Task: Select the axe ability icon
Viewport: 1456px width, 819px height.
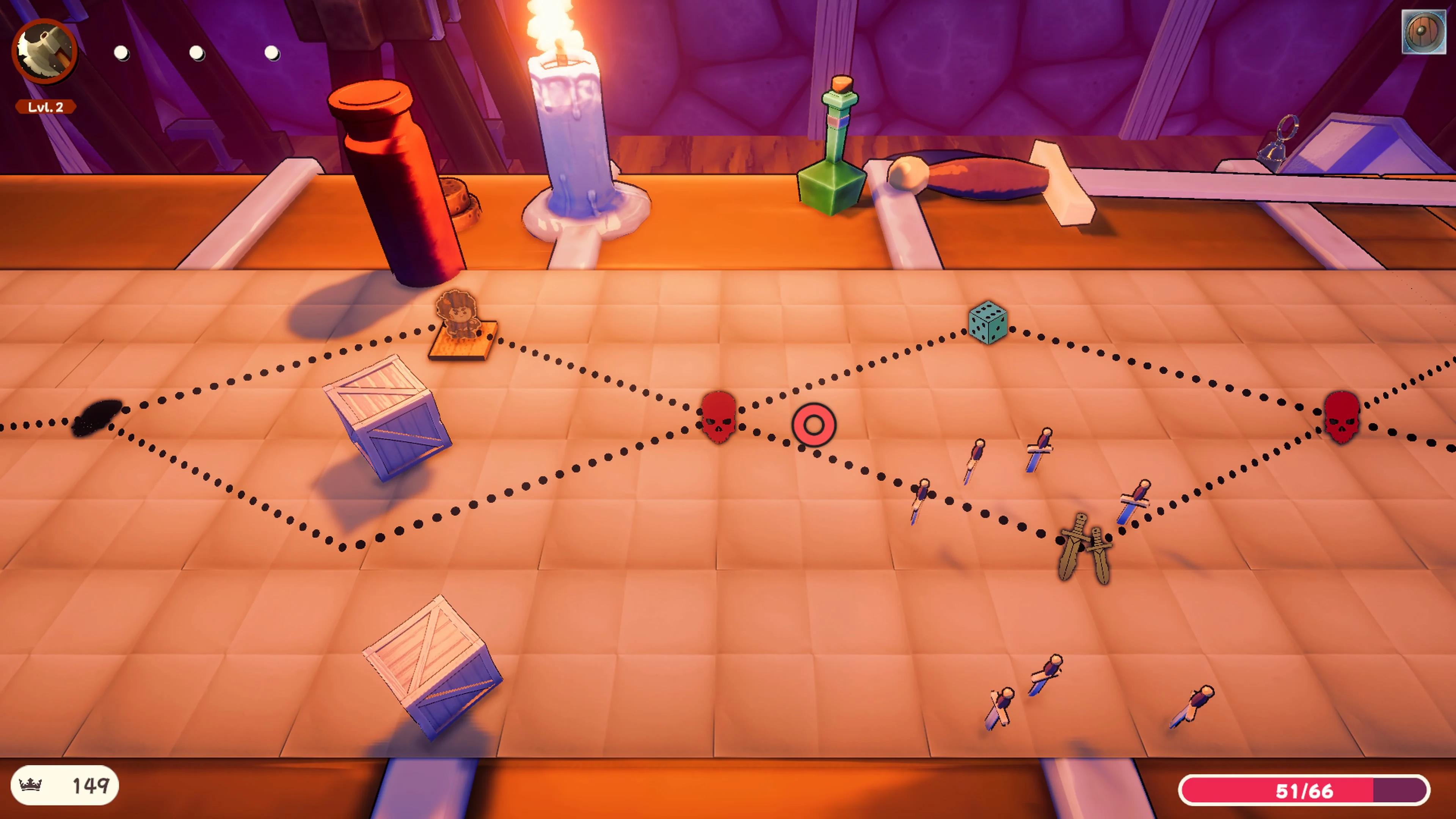Action: 45,52
